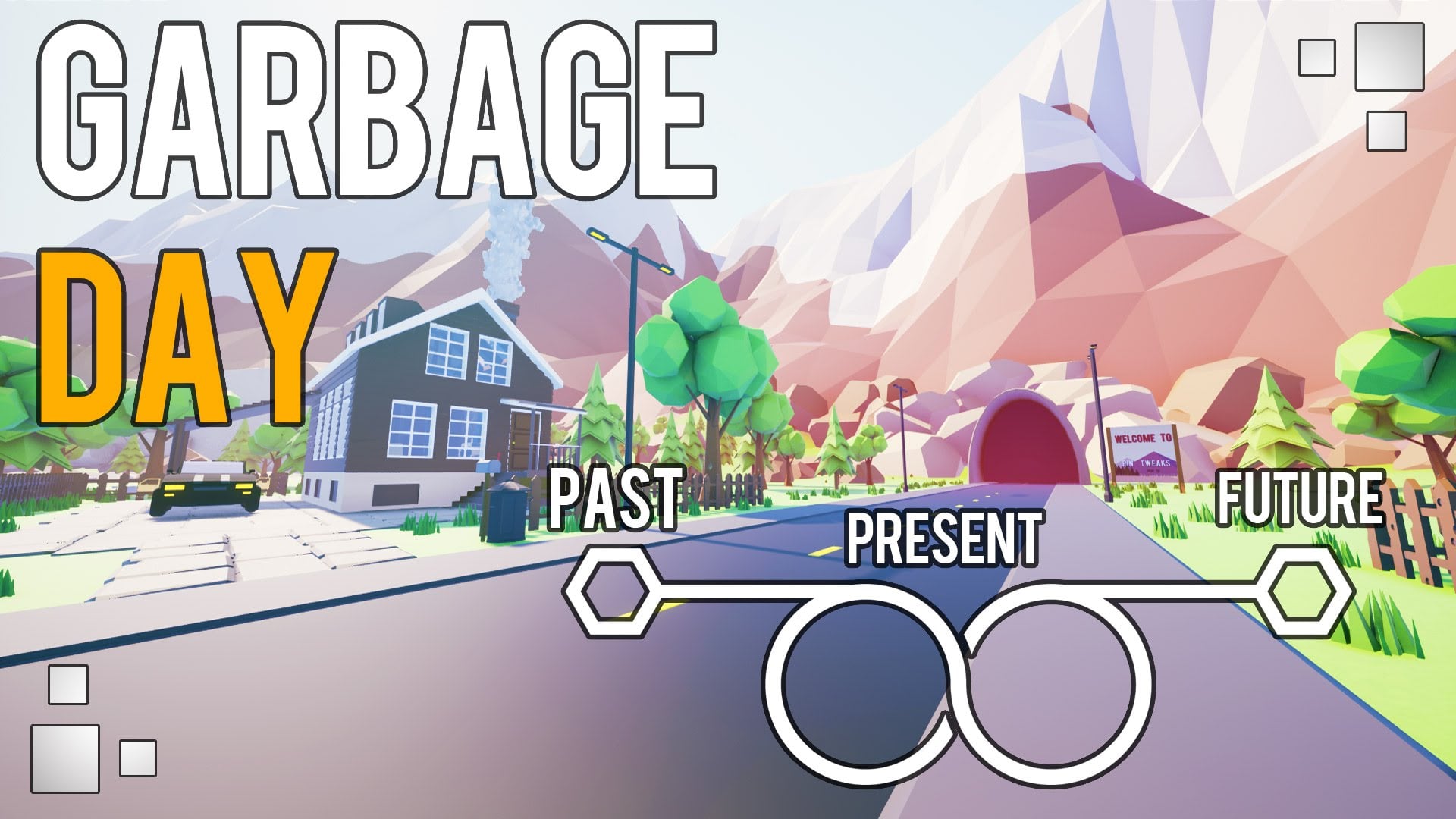
Task: Select the Past hexagon node
Action: 611,591
